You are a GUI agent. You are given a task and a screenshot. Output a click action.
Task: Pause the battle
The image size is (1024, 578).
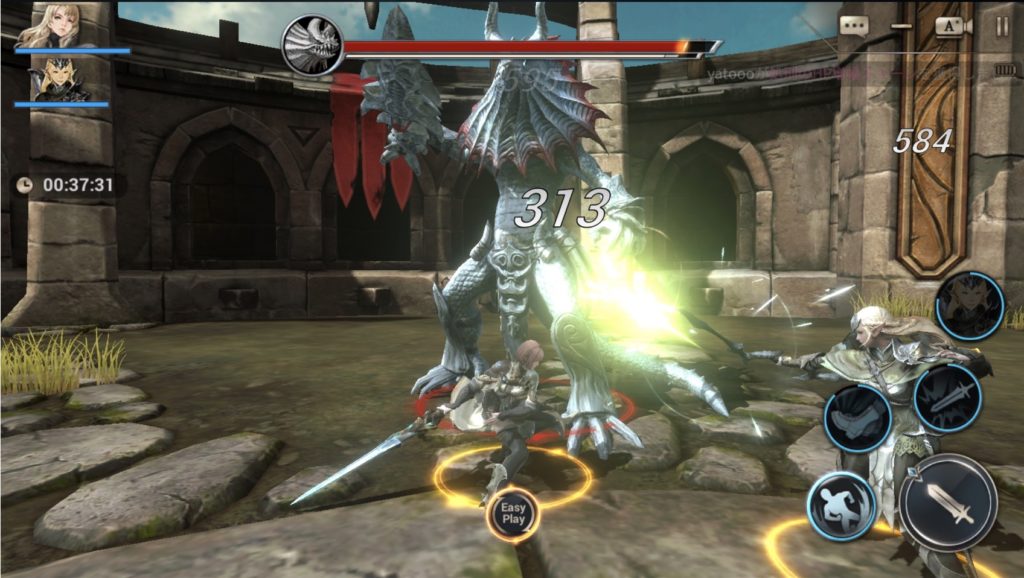pos(1002,27)
